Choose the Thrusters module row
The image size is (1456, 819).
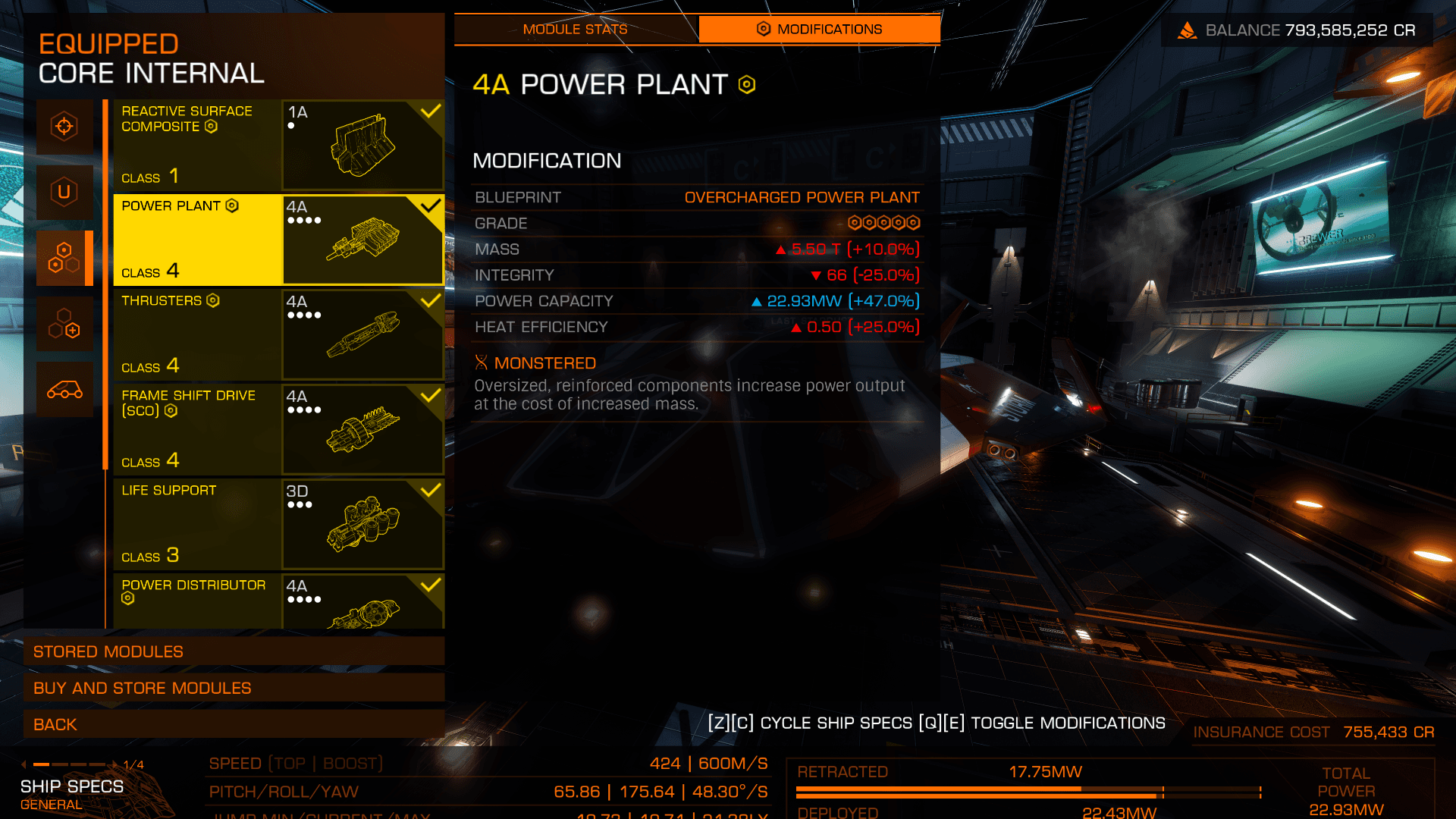pos(278,334)
